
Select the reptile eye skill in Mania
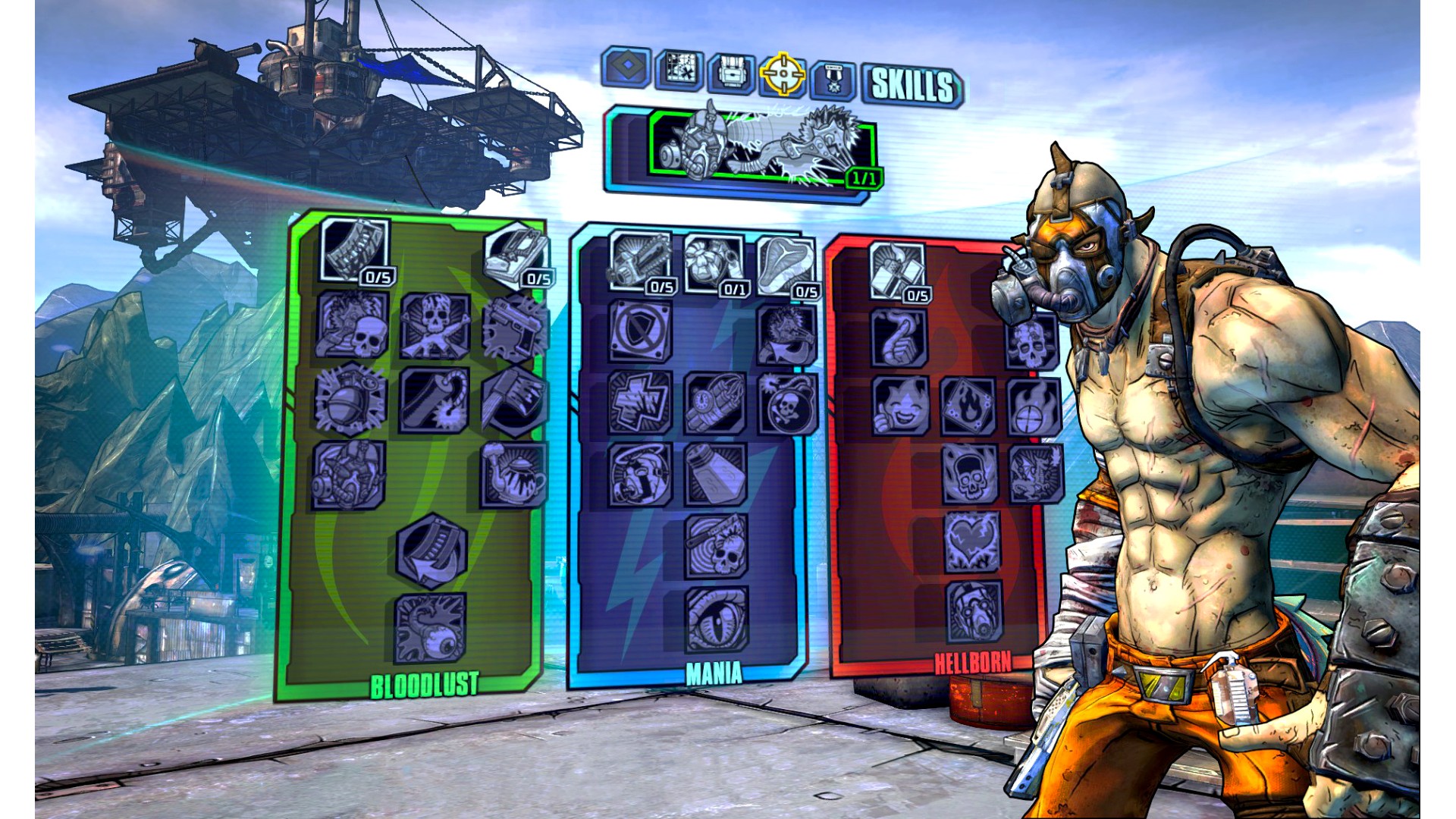pyautogui.click(x=717, y=619)
